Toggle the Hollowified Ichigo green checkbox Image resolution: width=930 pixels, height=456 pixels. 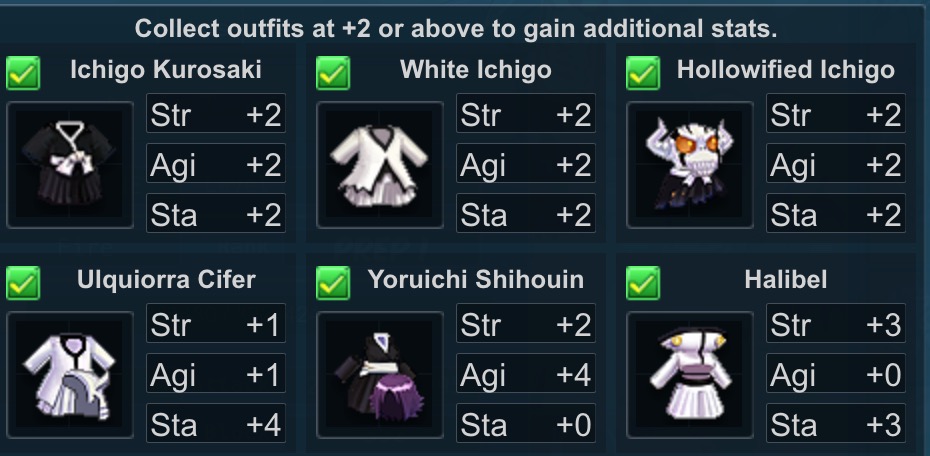click(643, 73)
